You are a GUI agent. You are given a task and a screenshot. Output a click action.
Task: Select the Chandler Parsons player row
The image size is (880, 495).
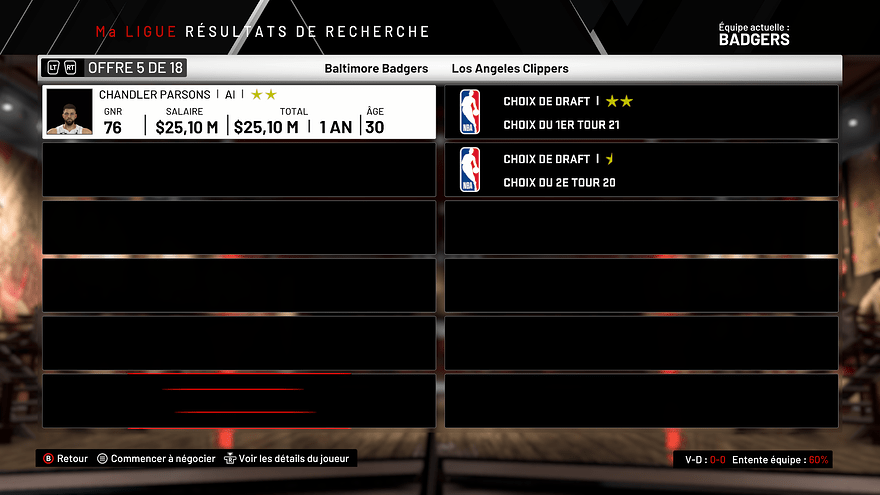tap(239, 112)
